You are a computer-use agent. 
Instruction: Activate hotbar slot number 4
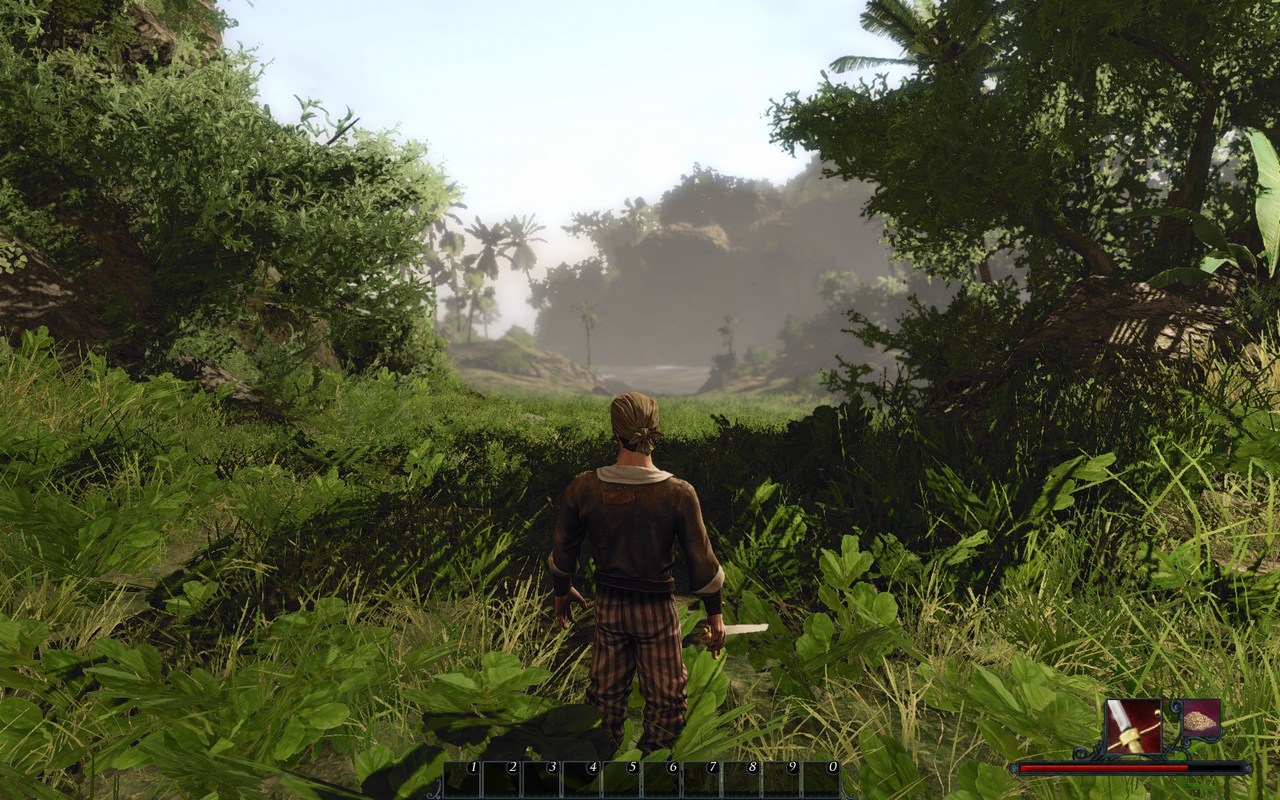[582, 780]
